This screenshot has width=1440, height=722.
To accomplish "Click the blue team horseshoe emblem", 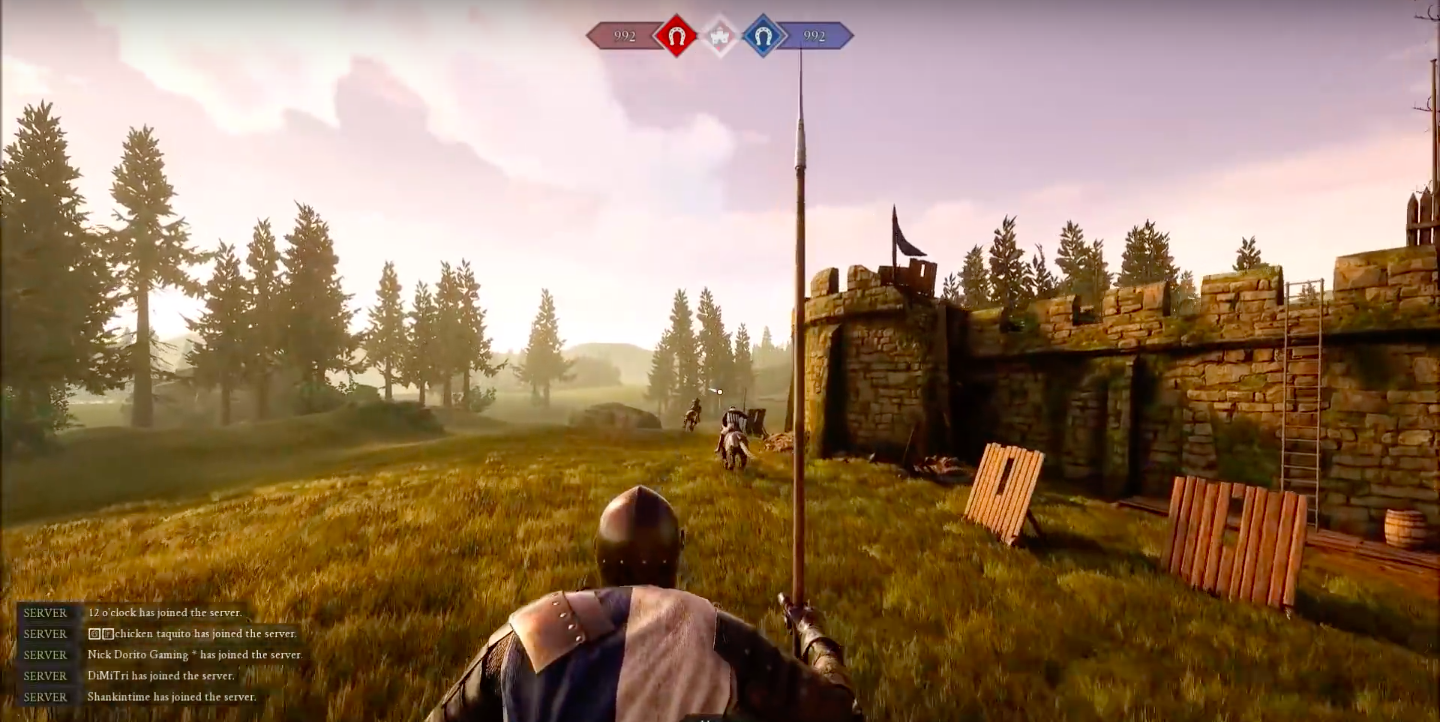I will click(763, 37).
